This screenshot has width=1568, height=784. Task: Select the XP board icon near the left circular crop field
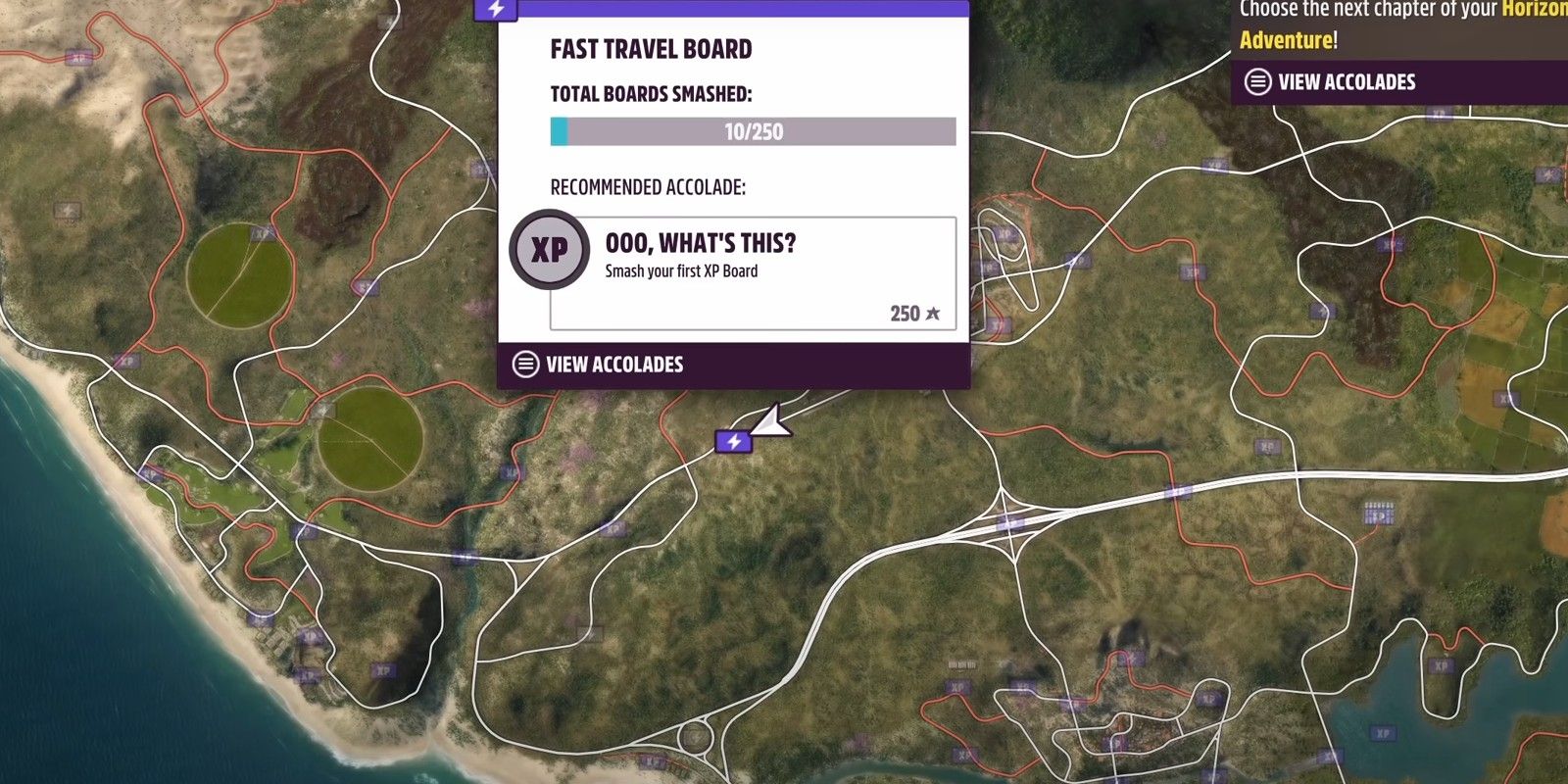point(262,233)
